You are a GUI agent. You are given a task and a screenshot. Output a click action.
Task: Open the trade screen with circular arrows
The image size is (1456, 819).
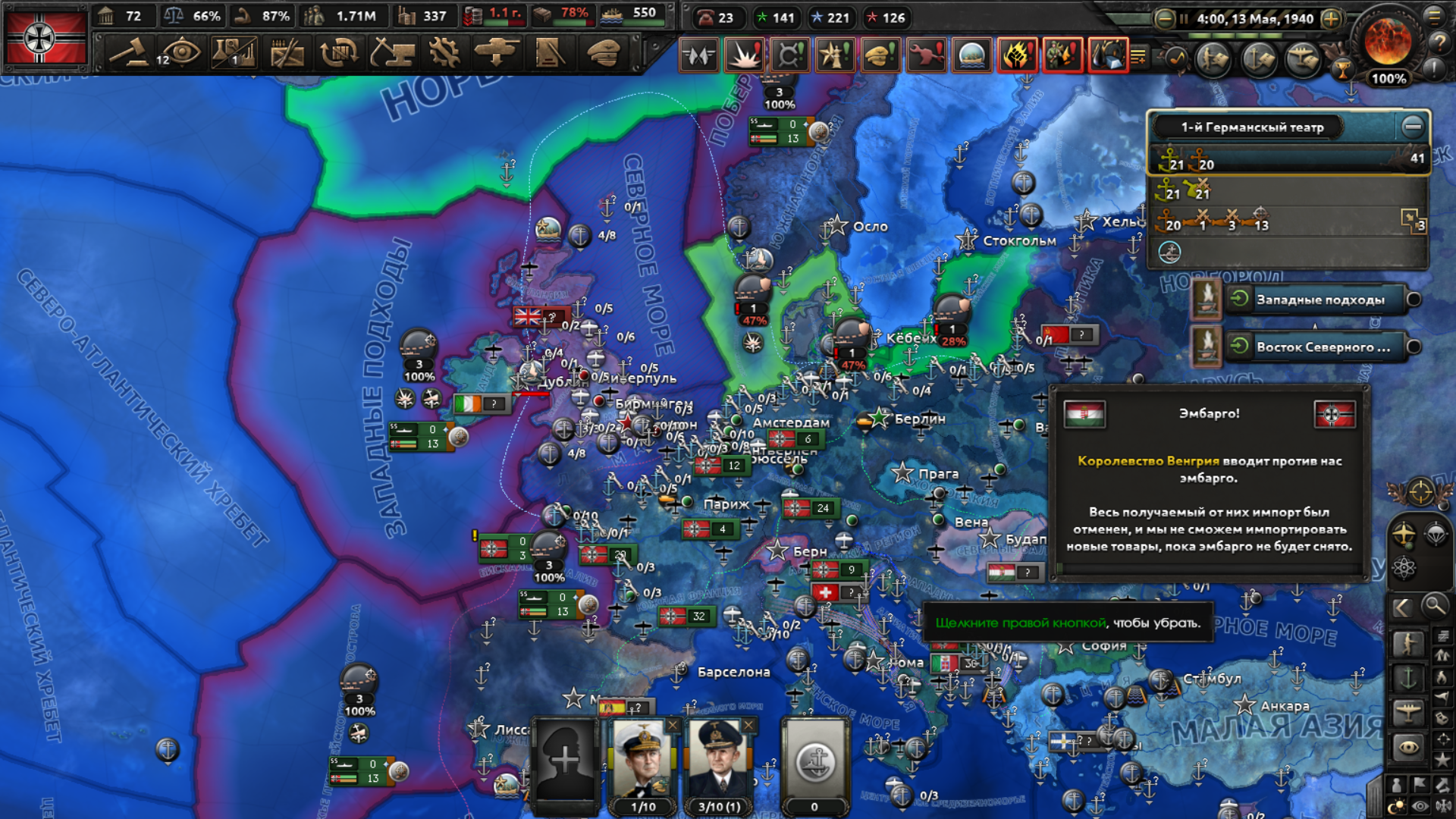pyautogui.click(x=339, y=53)
